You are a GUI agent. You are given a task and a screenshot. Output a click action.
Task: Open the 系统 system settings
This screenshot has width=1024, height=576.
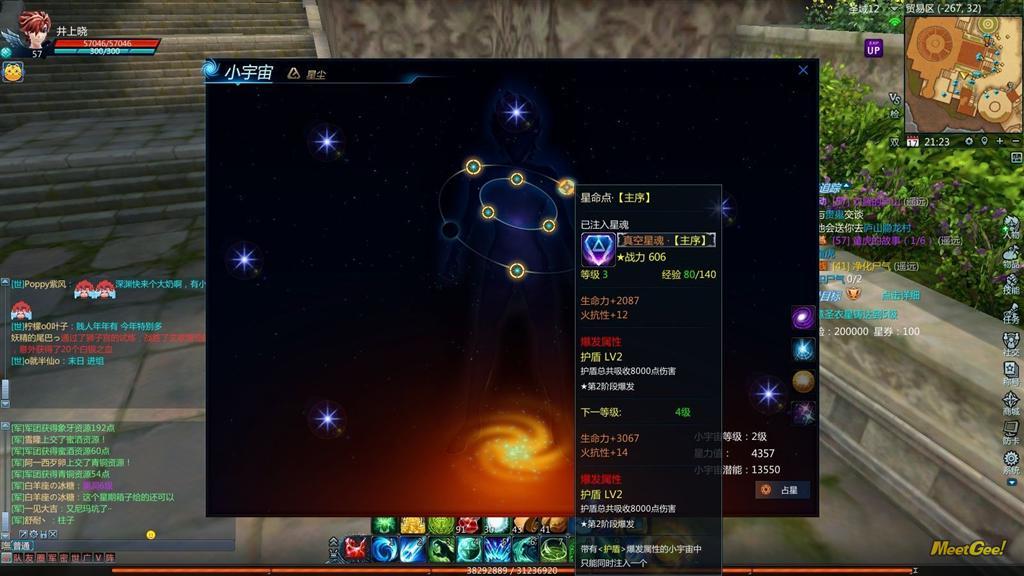[x=1011, y=462]
